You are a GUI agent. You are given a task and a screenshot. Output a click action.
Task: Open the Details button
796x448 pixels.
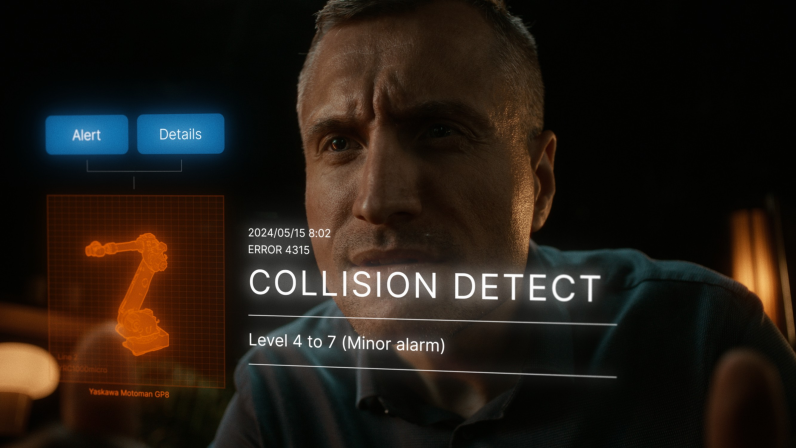click(x=180, y=134)
